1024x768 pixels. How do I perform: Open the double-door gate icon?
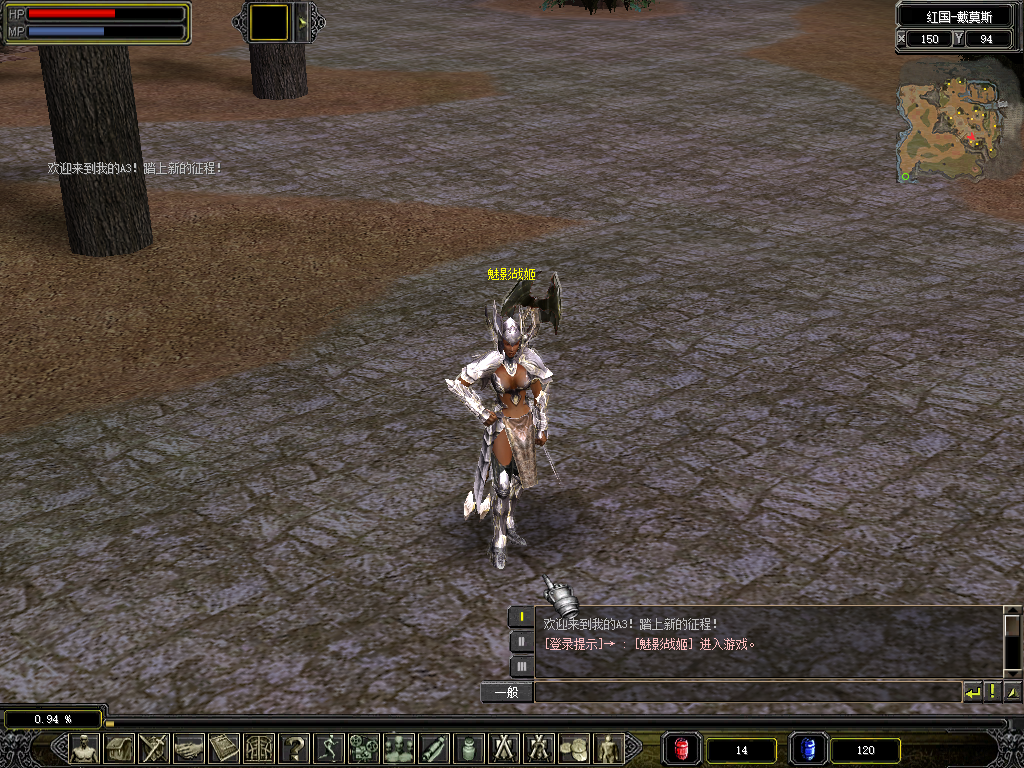click(x=259, y=748)
